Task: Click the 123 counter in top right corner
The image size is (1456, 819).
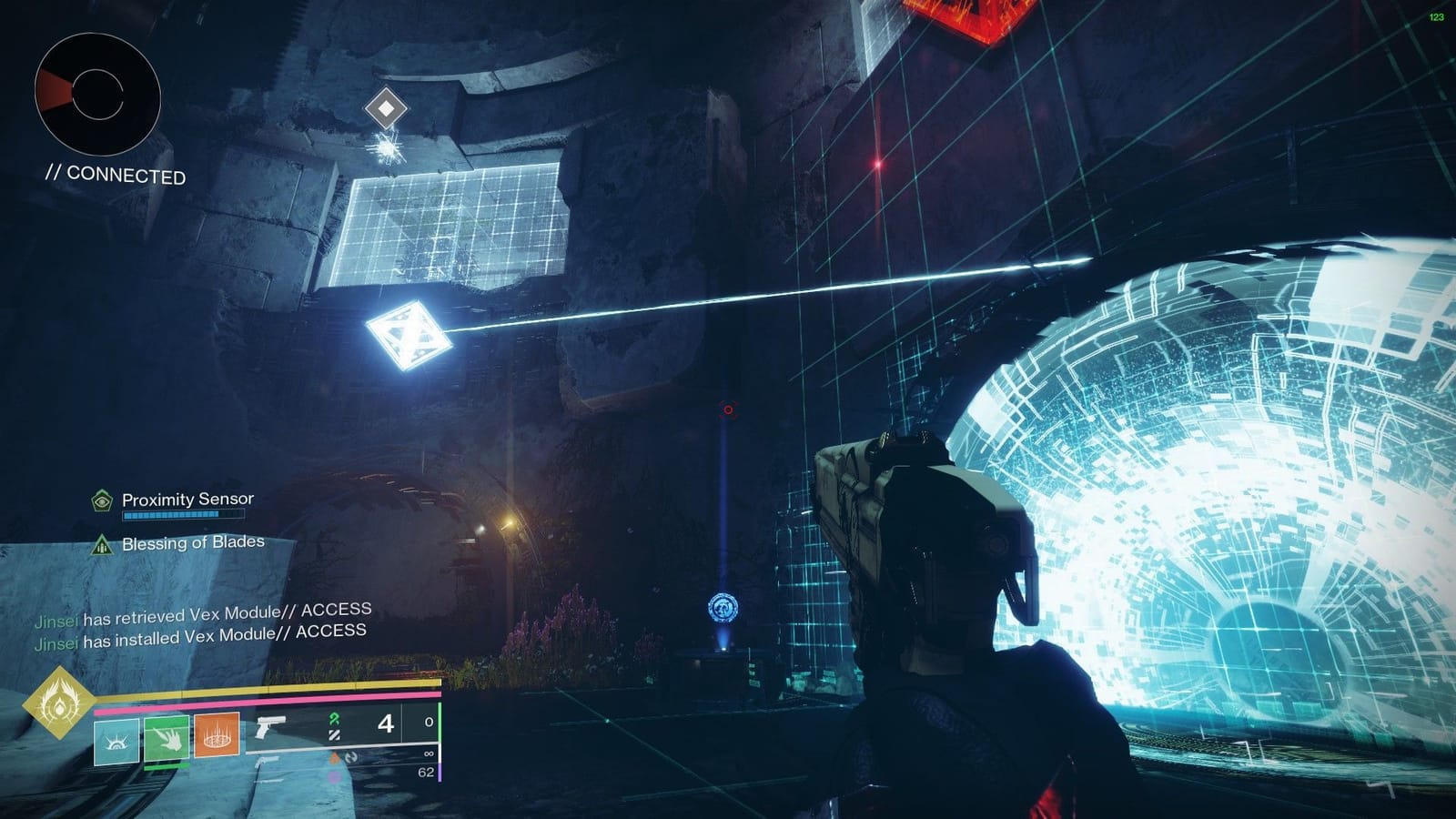Action: [x=1438, y=15]
